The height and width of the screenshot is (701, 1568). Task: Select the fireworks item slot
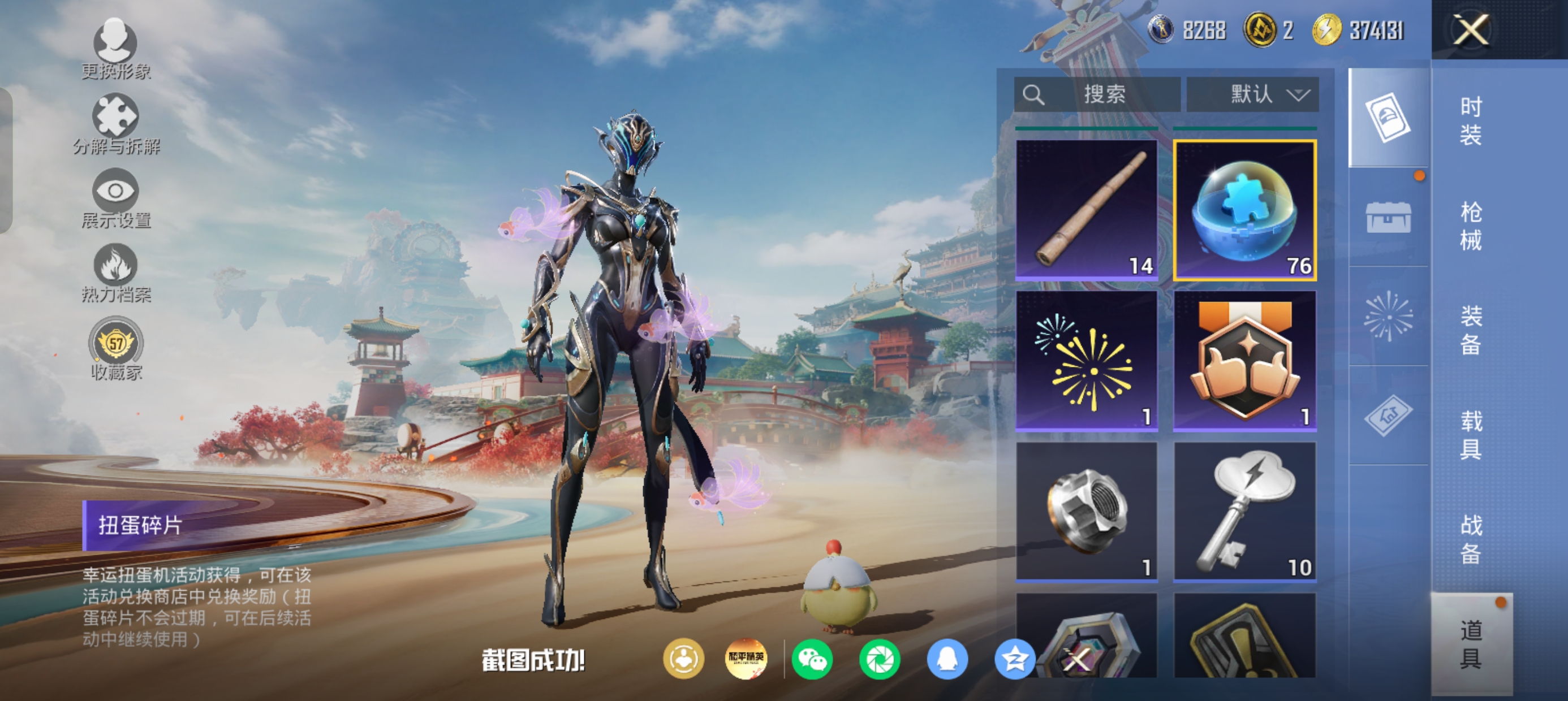[1087, 361]
